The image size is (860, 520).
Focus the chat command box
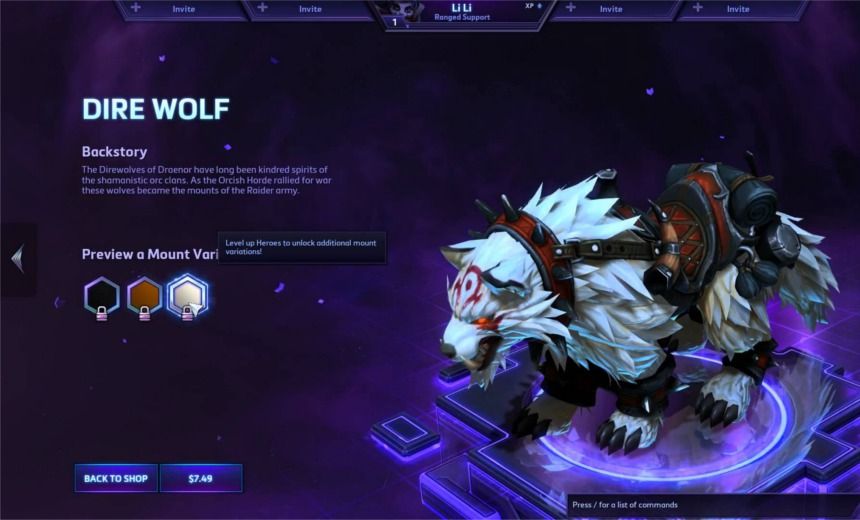(712, 505)
